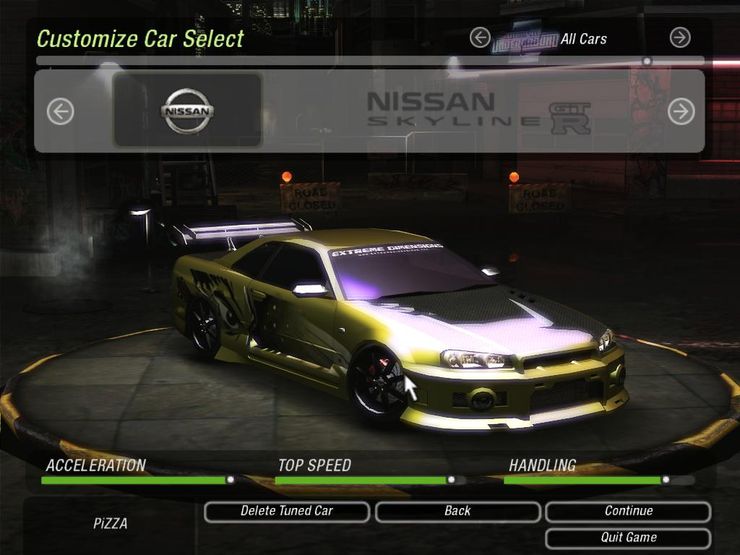Switch to the previous car category filter

480,38
